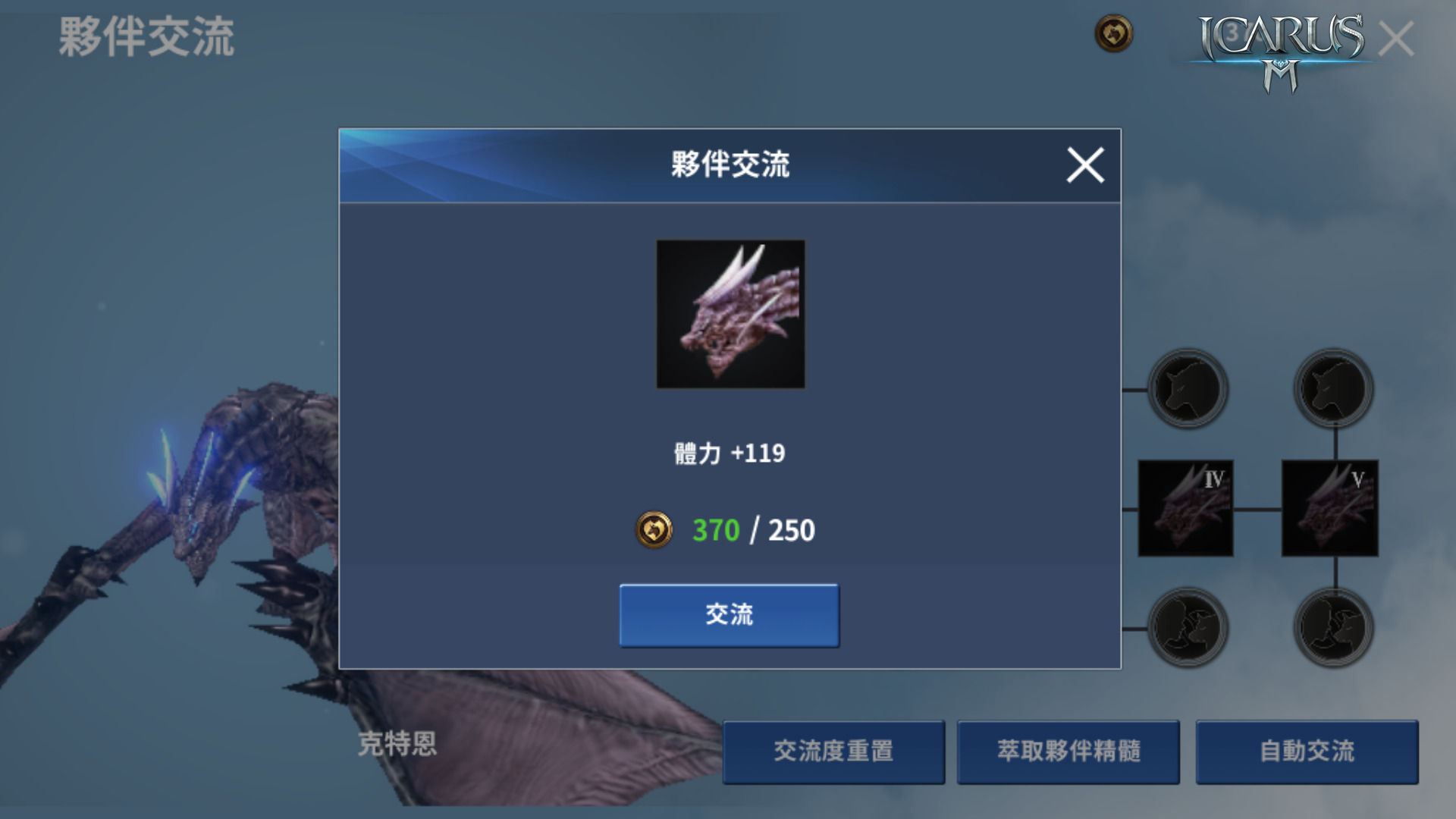The width and height of the screenshot is (1456, 819).
Task: Select the tier V dragon node in the tree
Action: (1331, 507)
